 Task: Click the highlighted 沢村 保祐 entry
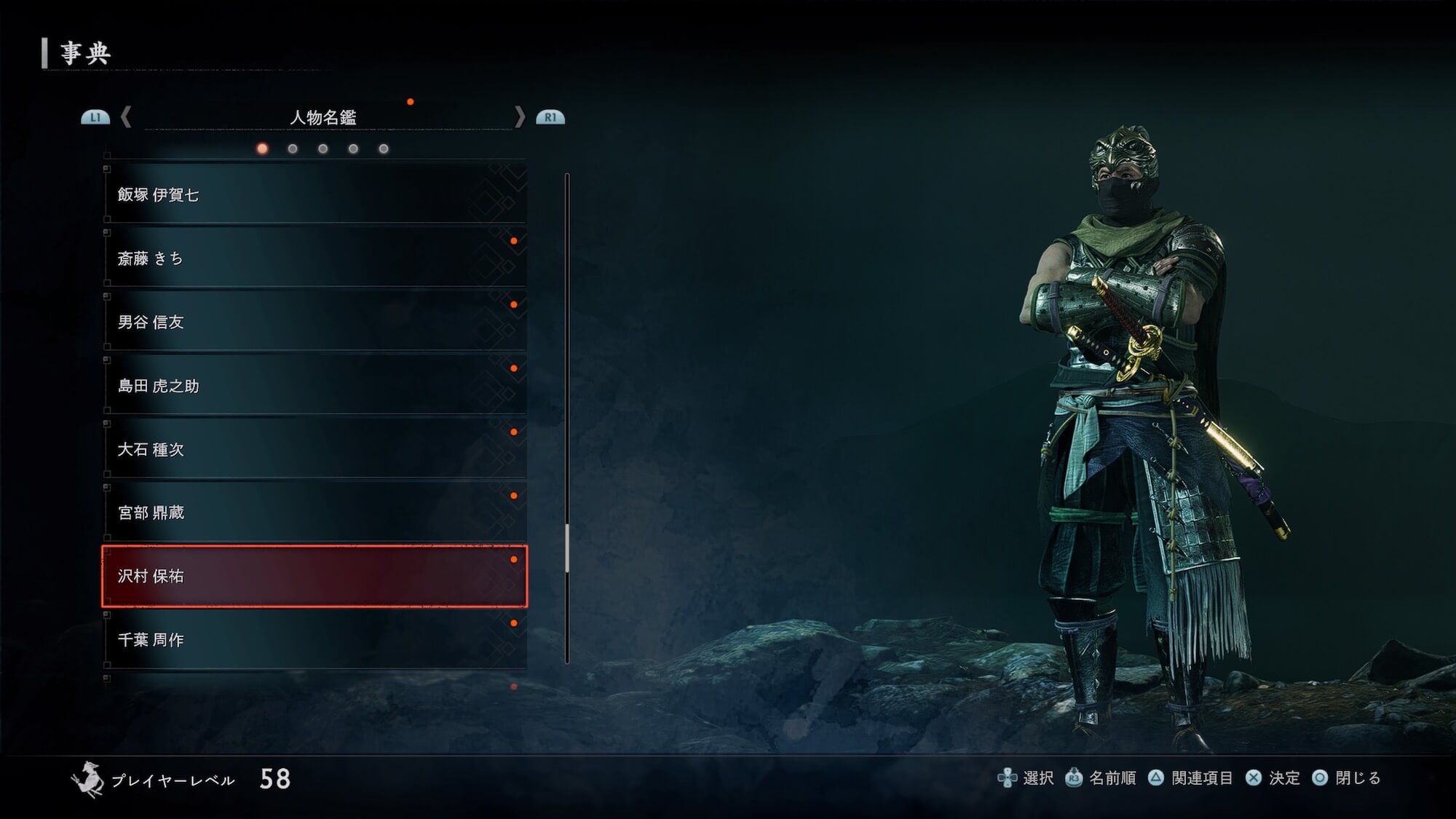pyautogui.click(x=314, y=576)
